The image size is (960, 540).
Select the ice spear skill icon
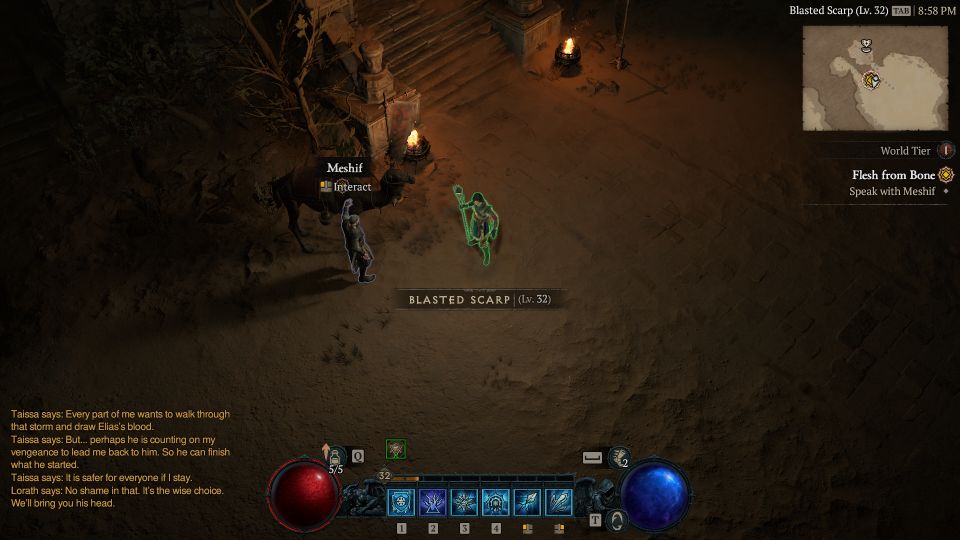click(x=527, y=502)
